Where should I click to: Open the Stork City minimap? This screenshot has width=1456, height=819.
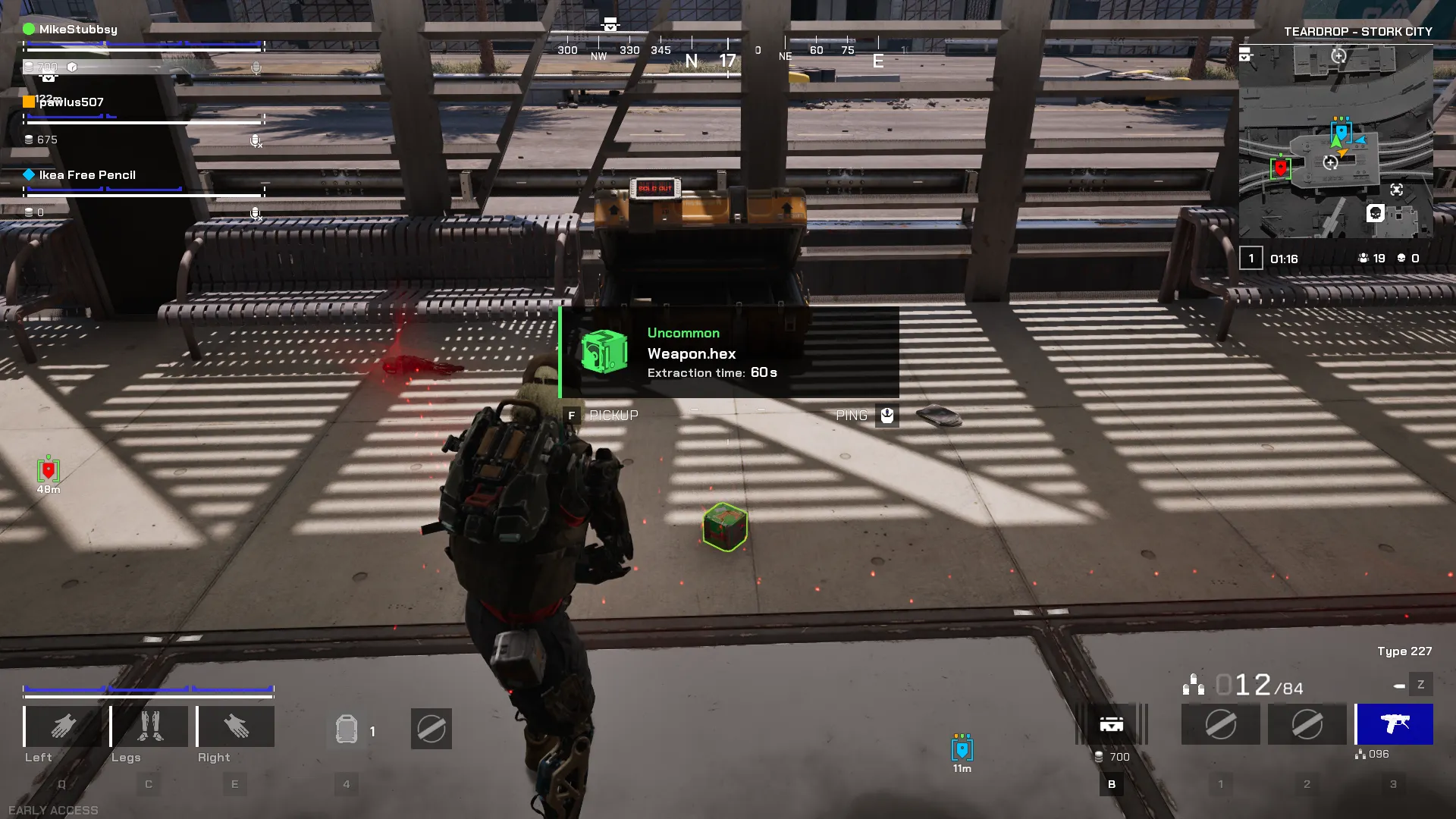(1335, 141)
